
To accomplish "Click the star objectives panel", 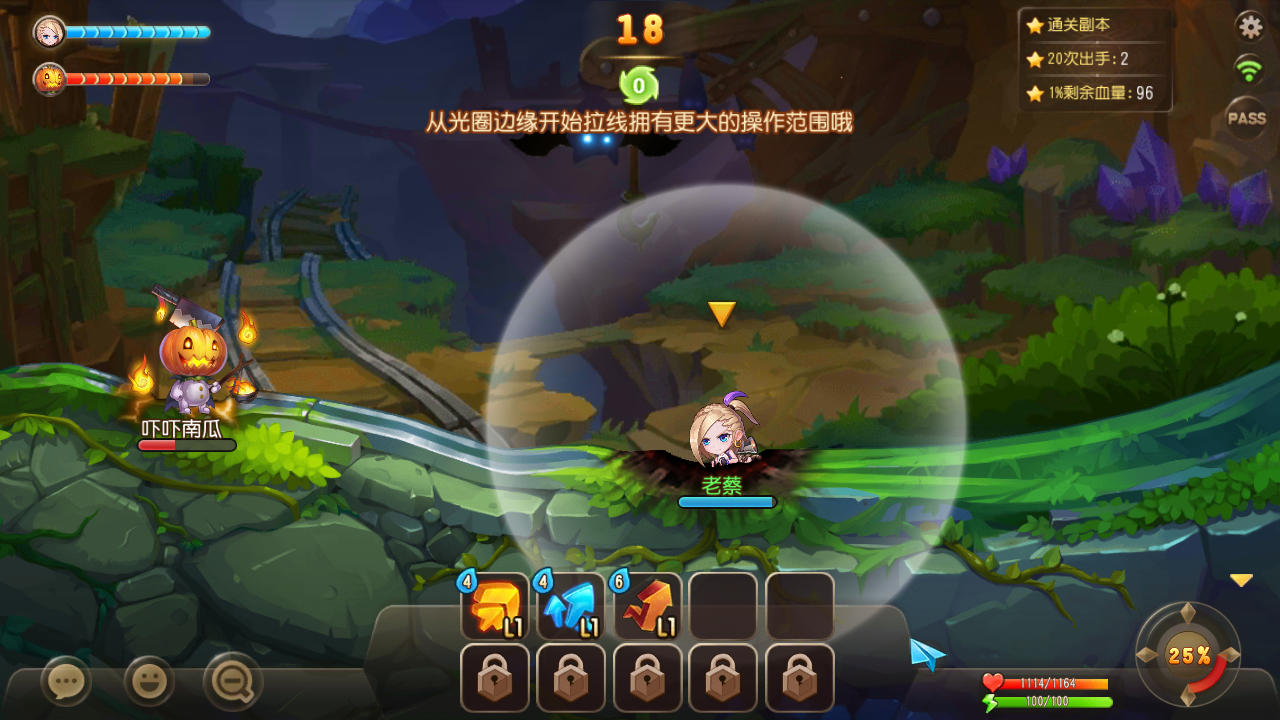I will 1095,59.
